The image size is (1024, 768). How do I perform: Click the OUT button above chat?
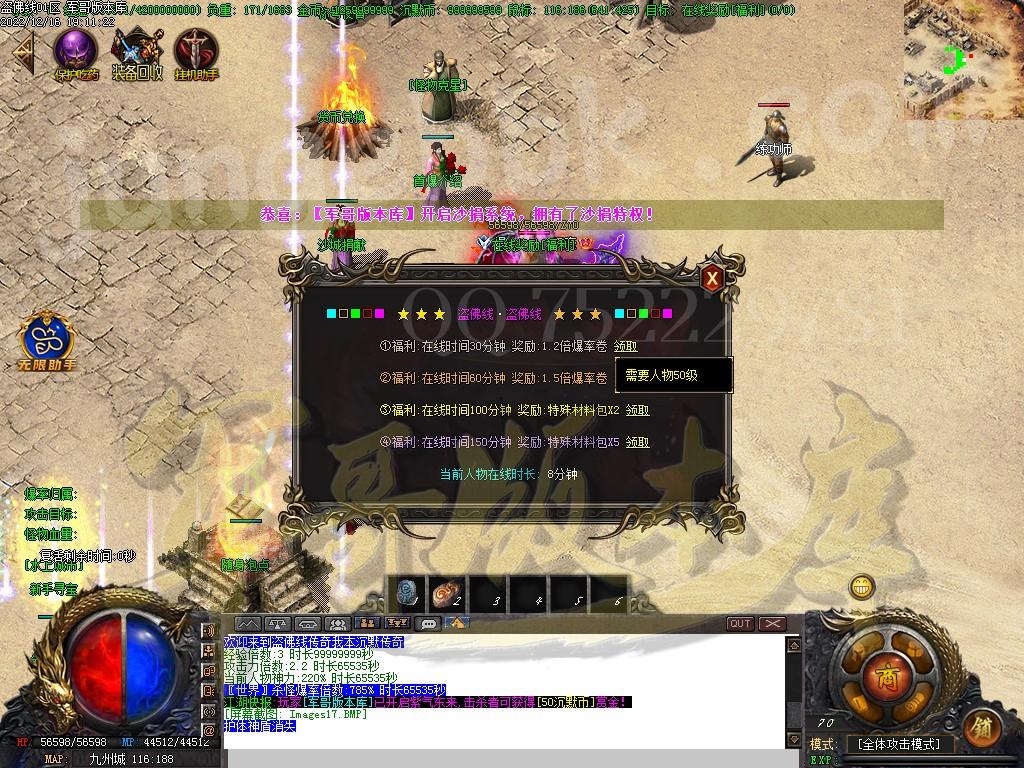[x=740, y=623]
